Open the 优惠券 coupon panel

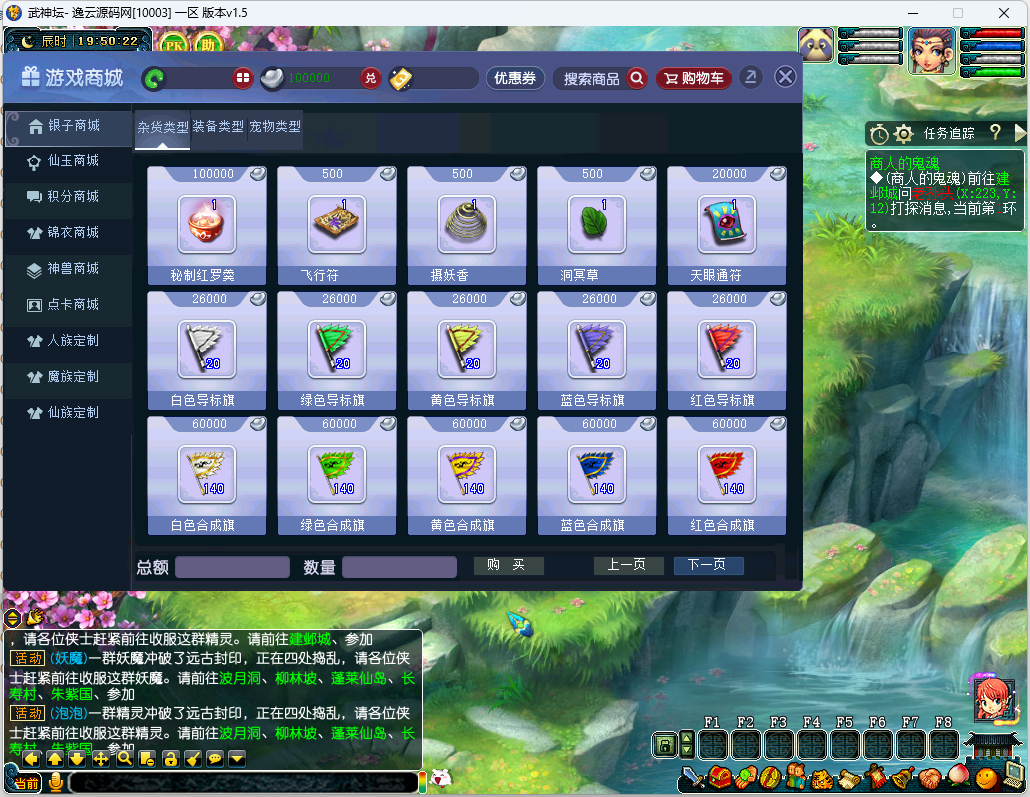click(515, 78)
